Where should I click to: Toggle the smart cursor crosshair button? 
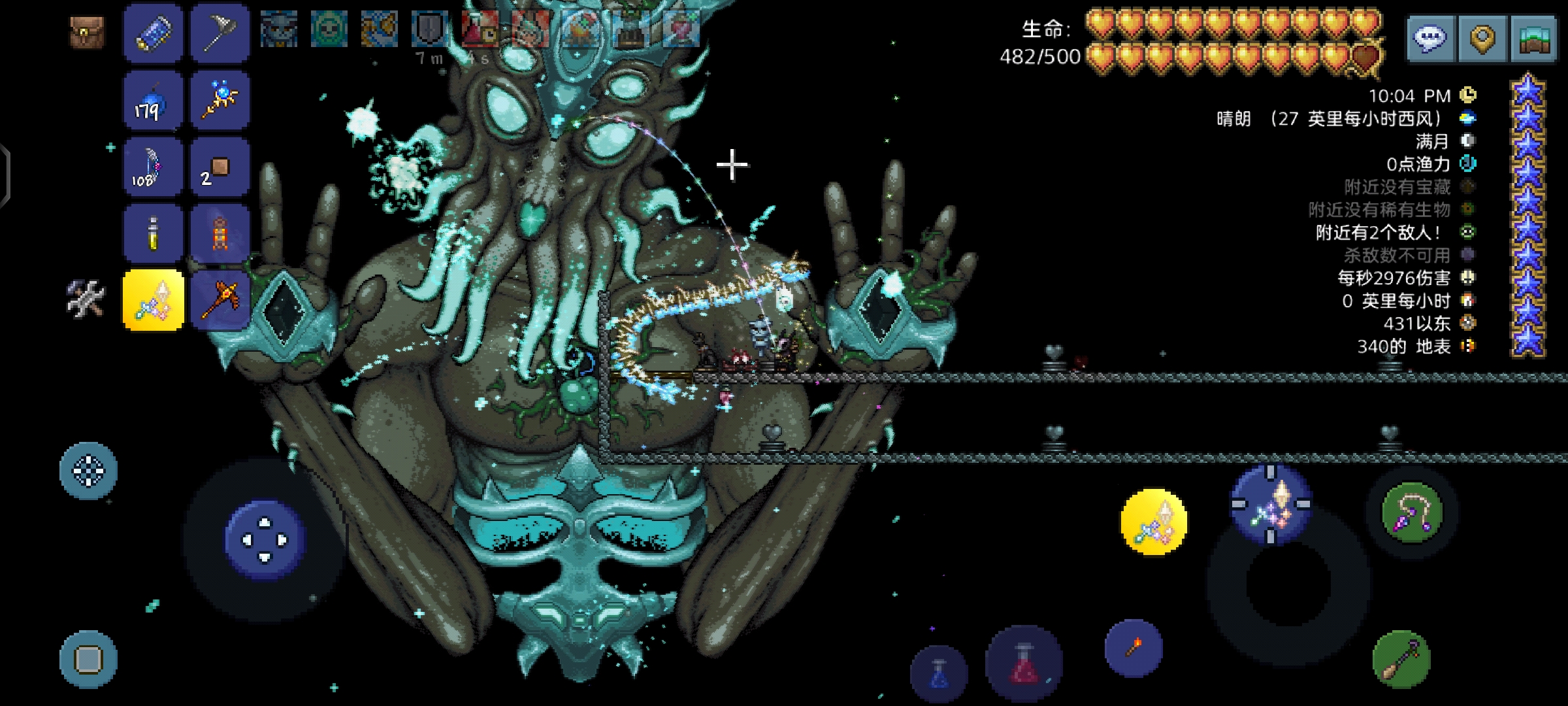pyautogui.click(x=88, y=471)
